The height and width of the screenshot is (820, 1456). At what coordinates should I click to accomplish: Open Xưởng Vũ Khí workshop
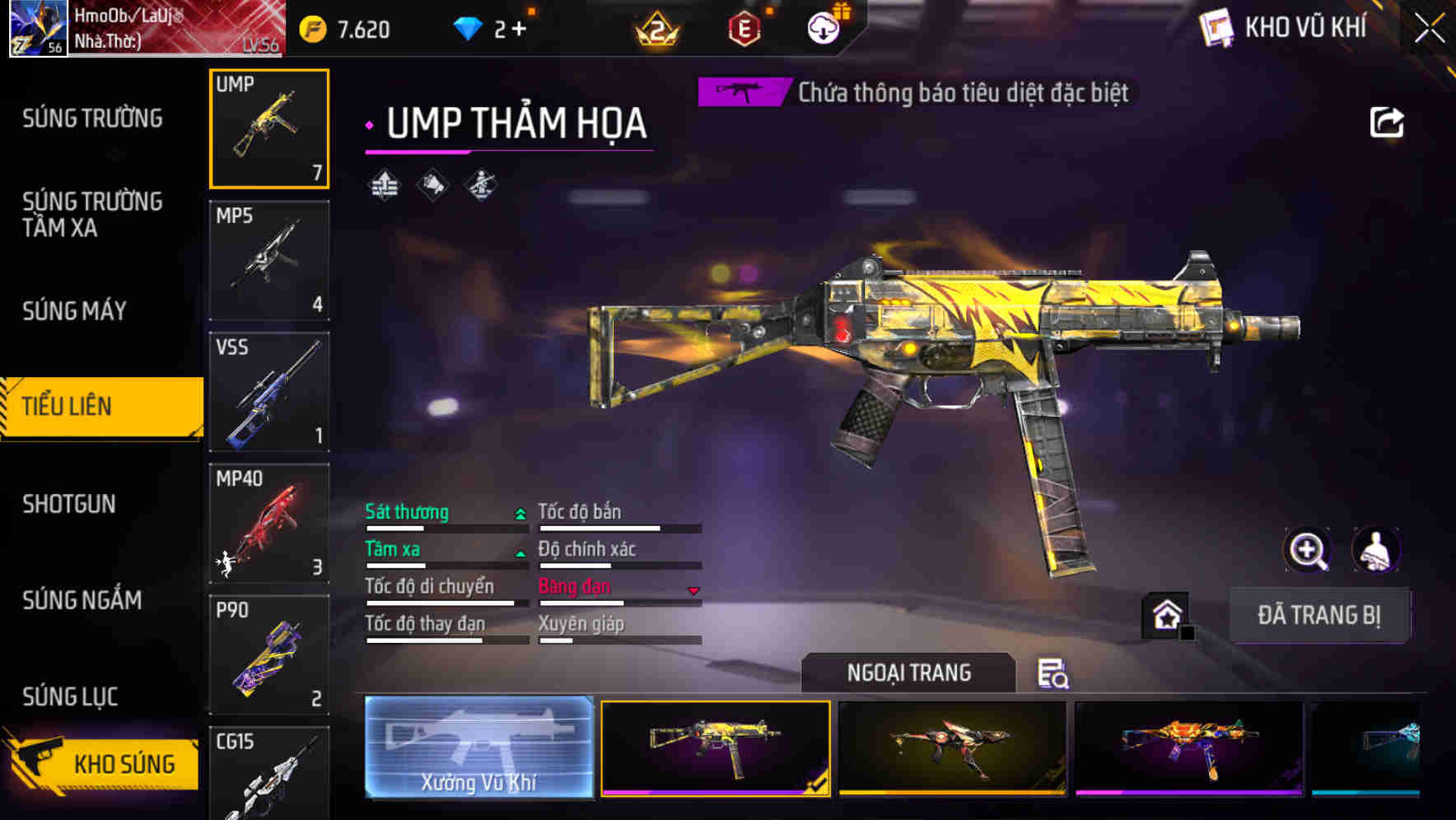[478, 749]
